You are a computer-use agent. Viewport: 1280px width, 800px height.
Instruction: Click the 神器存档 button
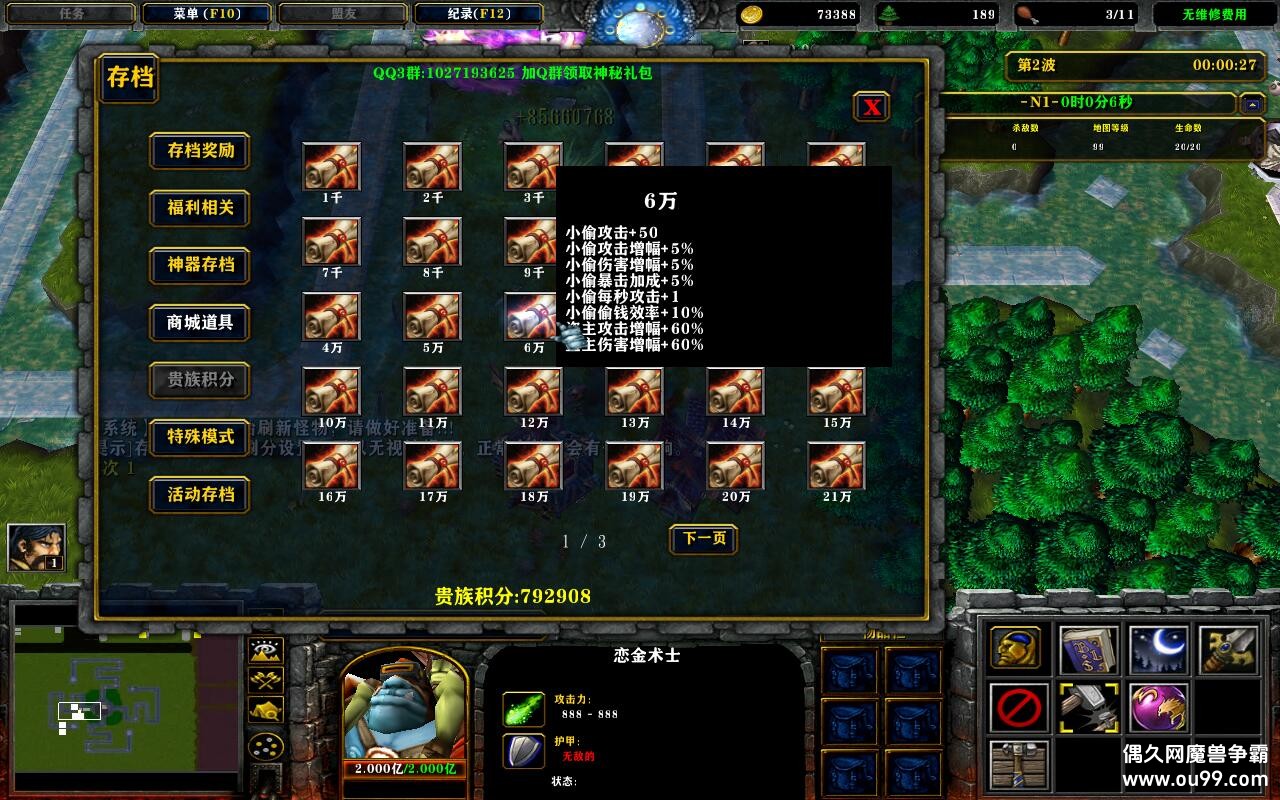point(199,266)
